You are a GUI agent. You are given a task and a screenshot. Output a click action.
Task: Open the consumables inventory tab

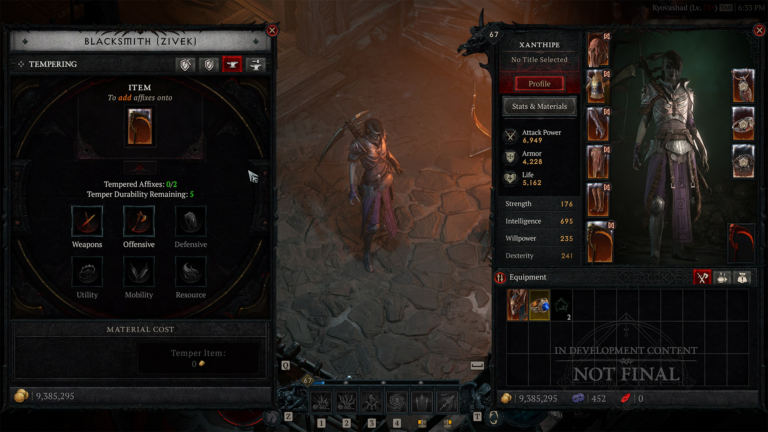point(722,277)
